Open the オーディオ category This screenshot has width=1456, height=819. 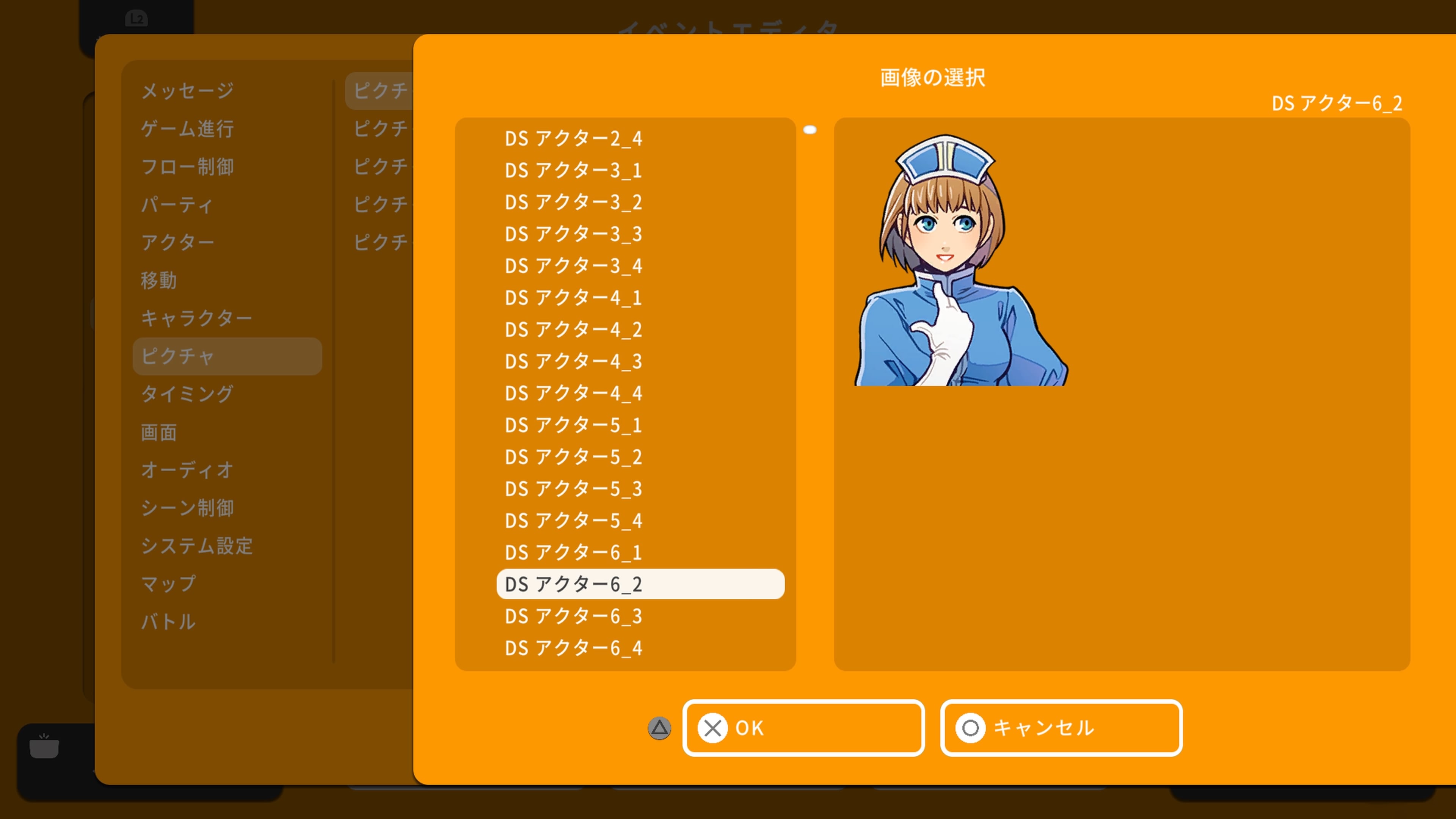click(187, 470)
